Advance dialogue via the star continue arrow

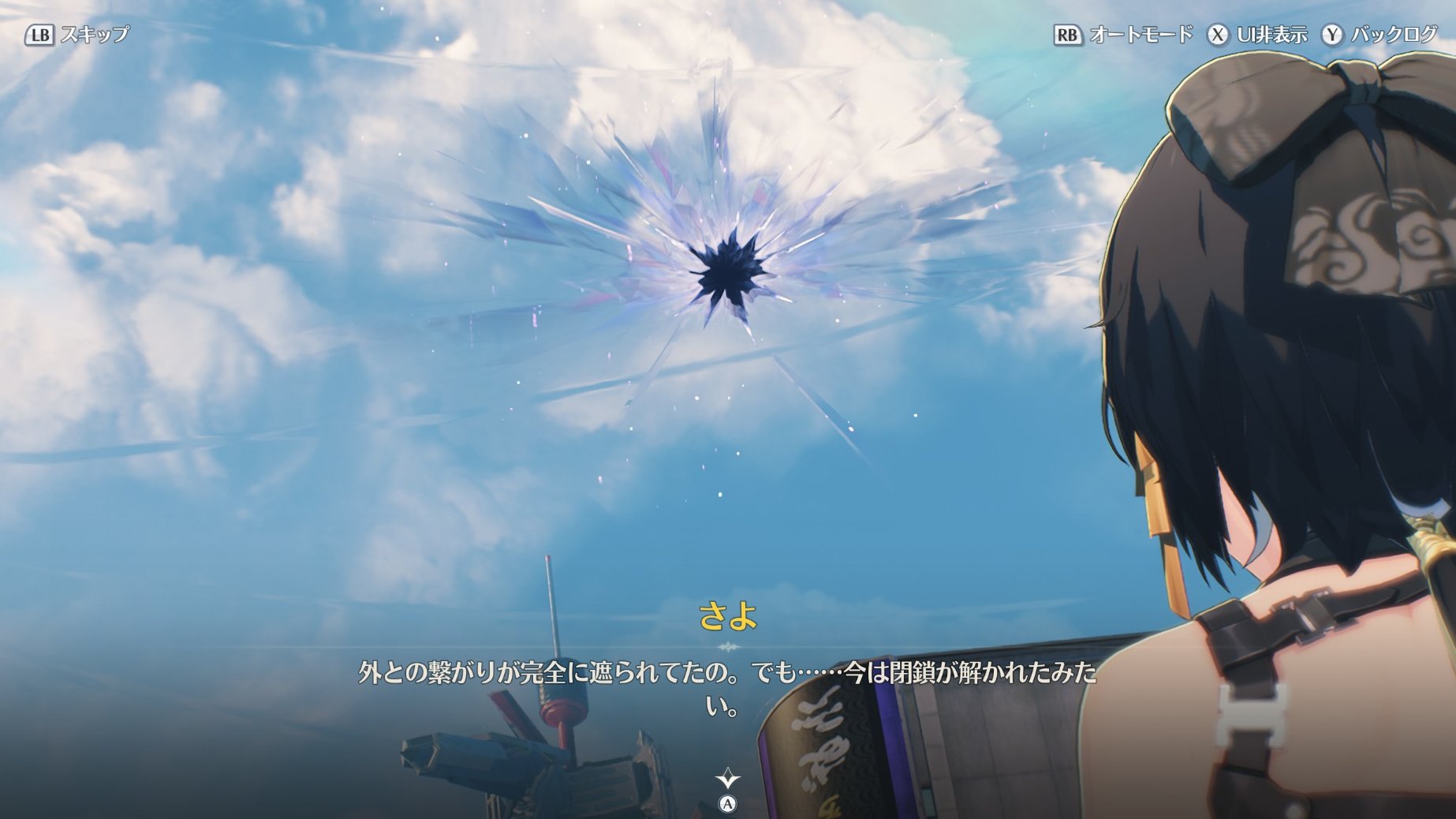[x=727, y=780]
